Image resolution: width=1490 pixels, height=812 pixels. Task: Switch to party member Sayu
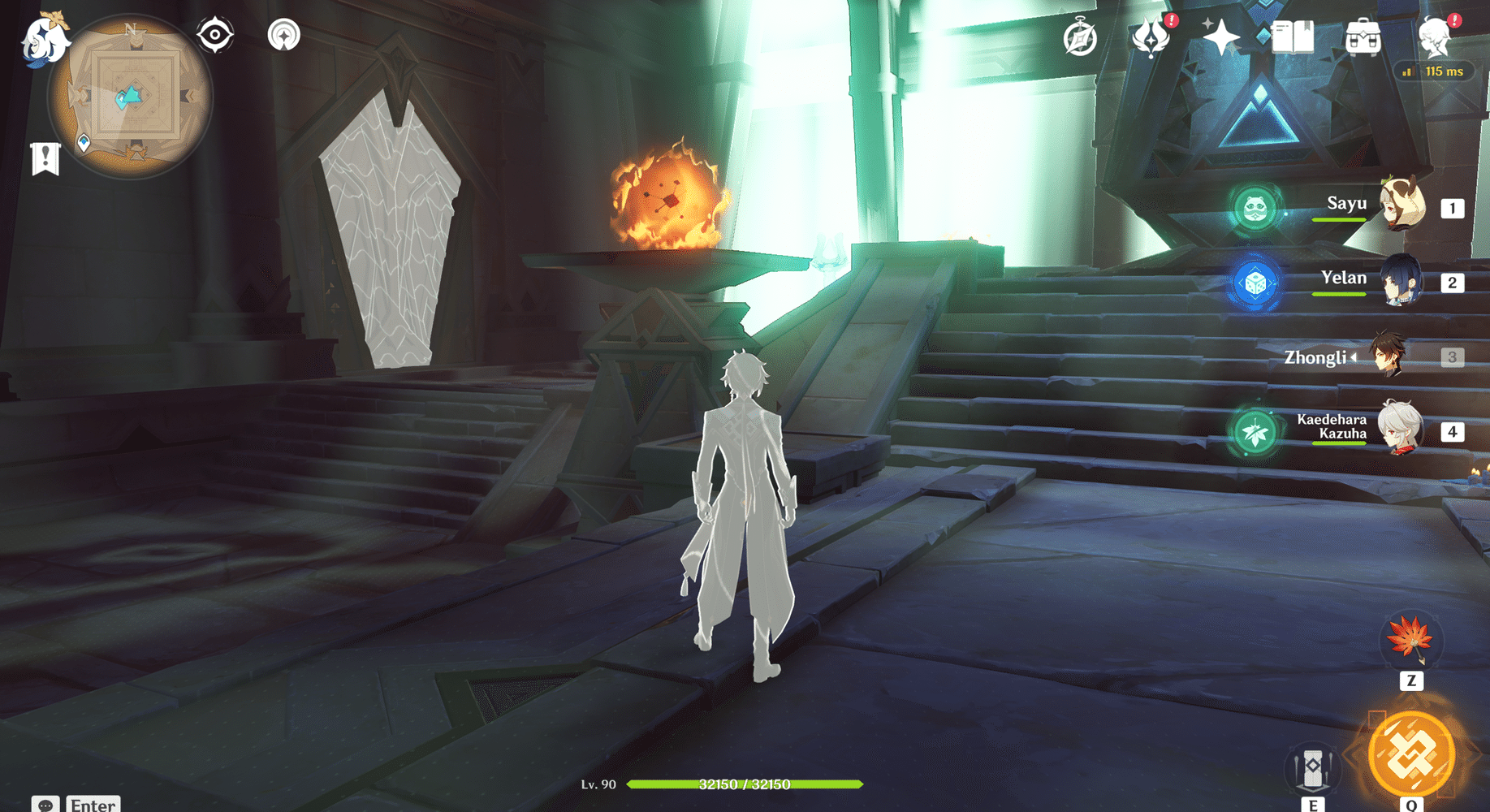pos(1400,204)
